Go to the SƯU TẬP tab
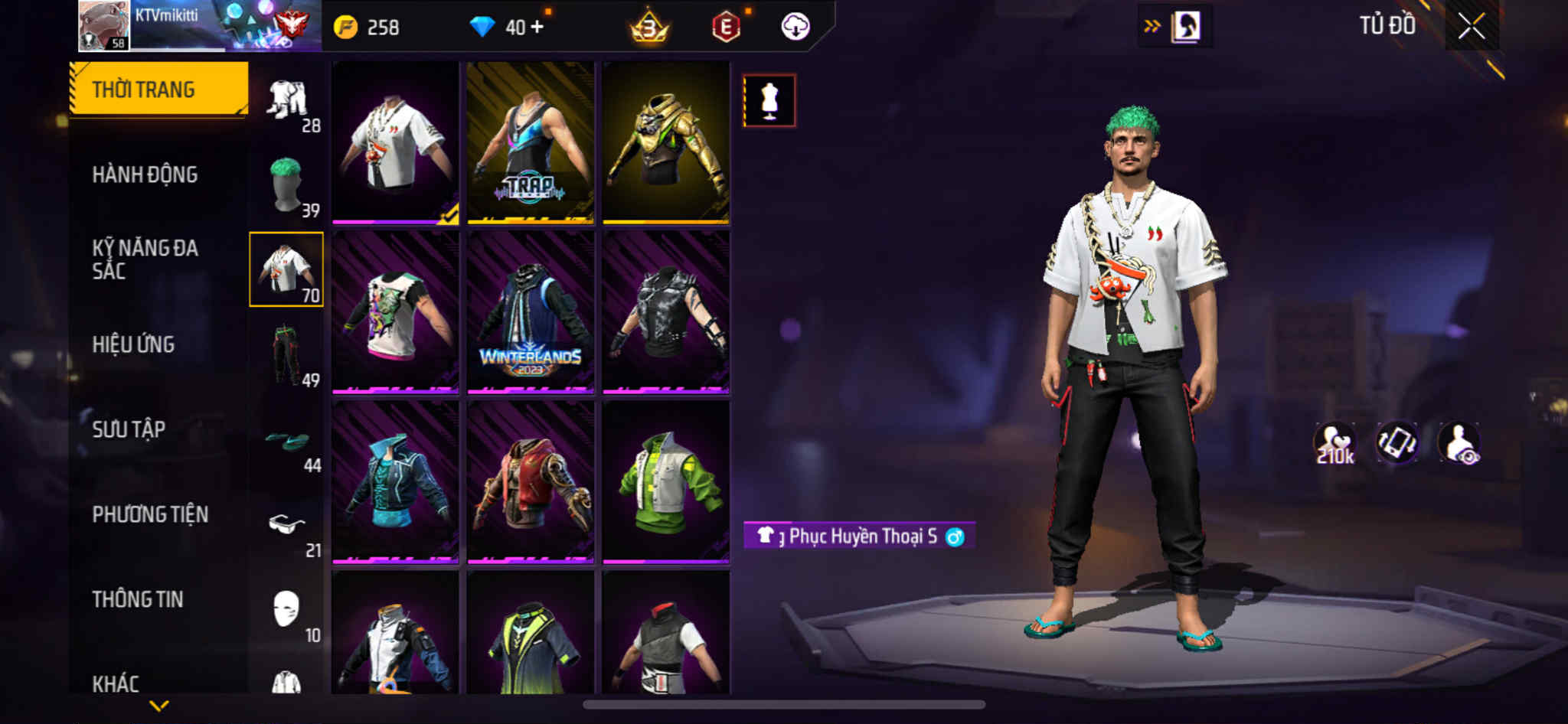 pos(129,429)
